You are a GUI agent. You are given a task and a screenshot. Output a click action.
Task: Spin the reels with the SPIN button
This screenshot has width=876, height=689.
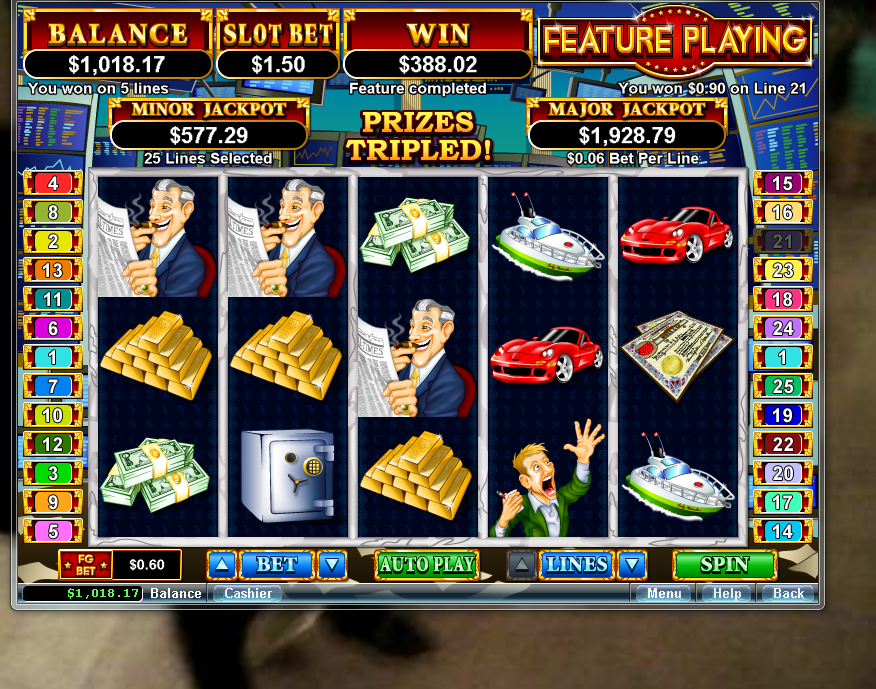click(x=724, y=564)
